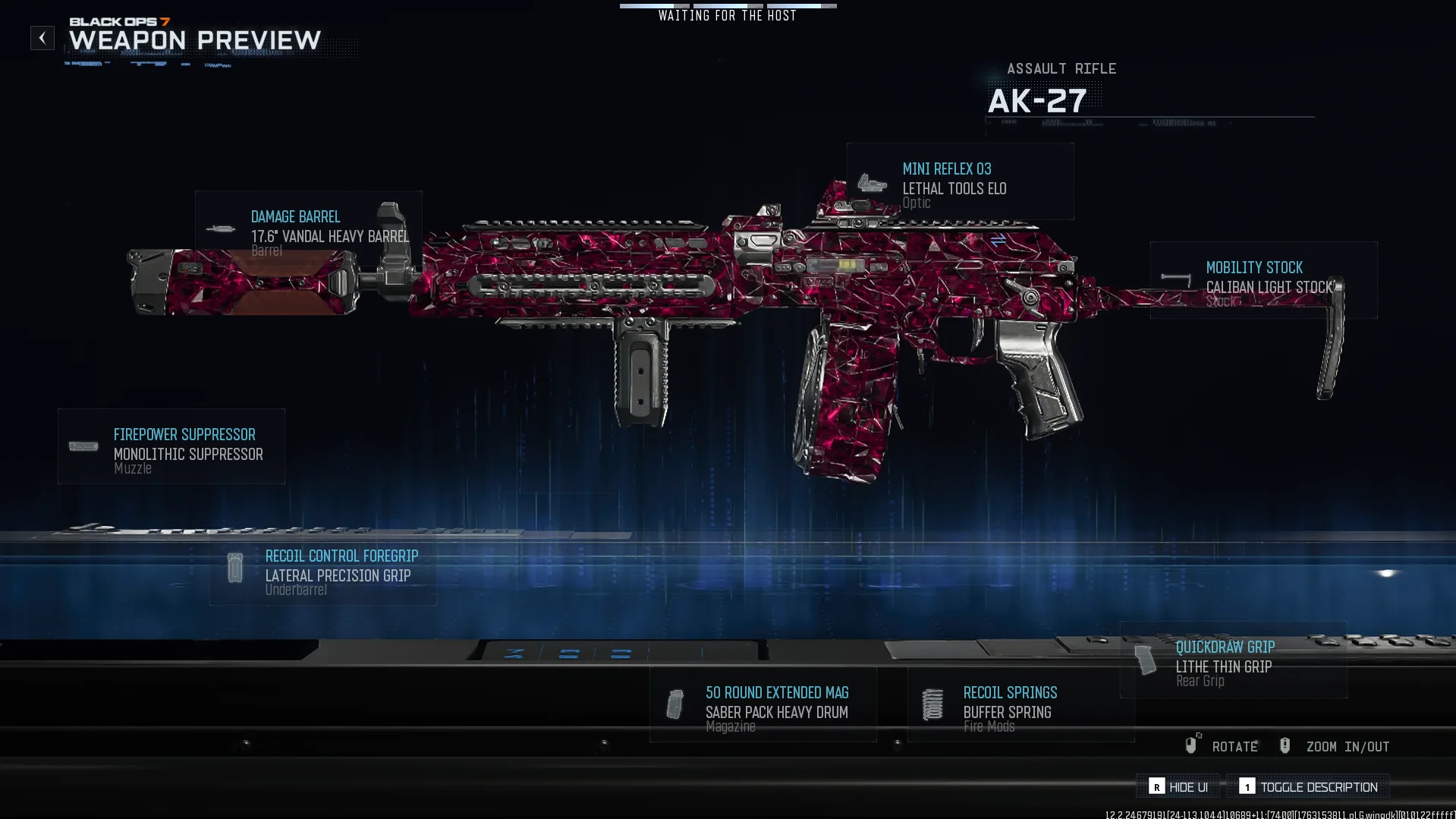Viewport: 1456px width, 819px height.
Task: Click the Quickdraw Grip attachment panel
Action: point(1233,662)
